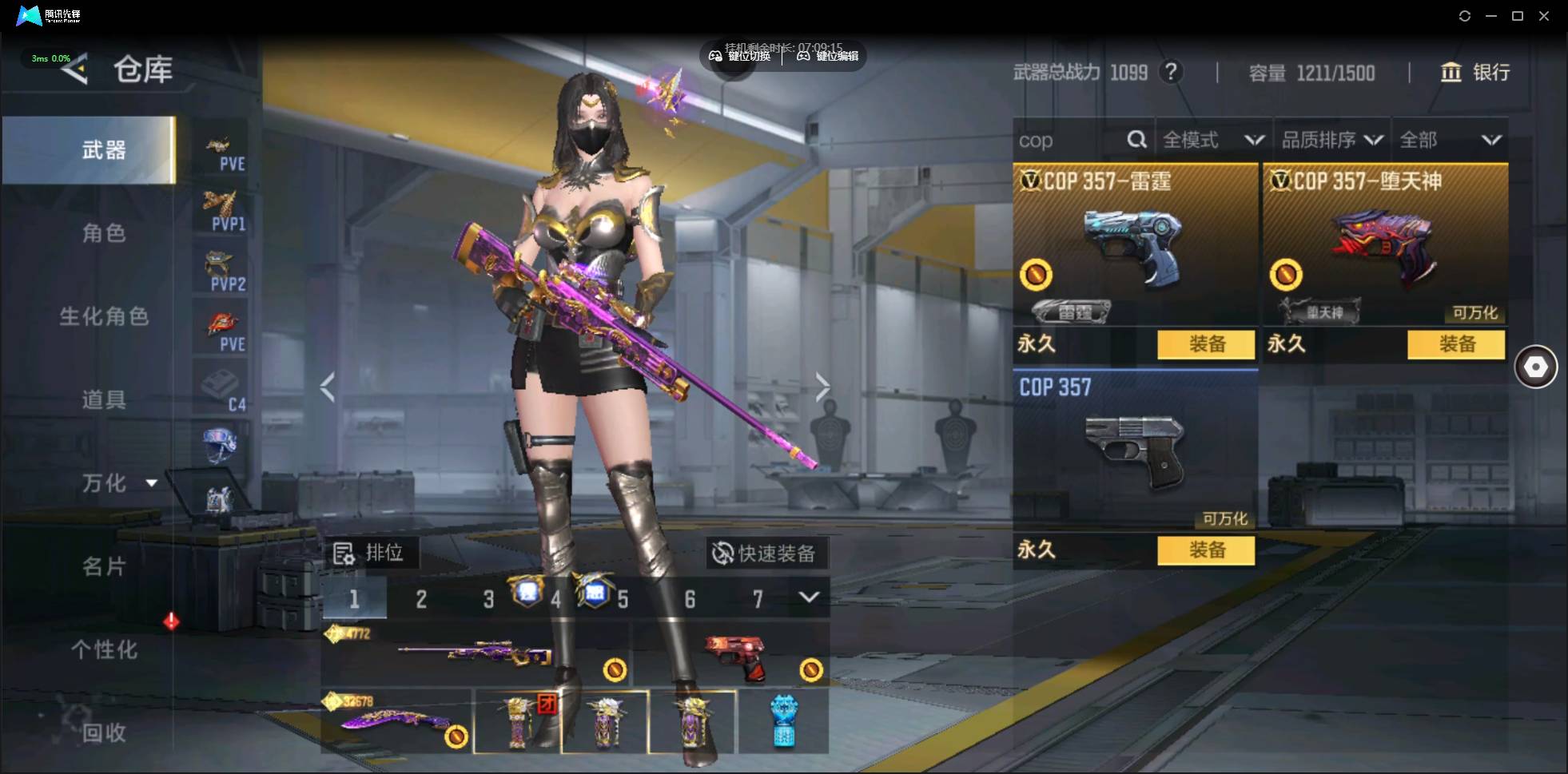Open the 道具 items tab

pos(104,399)
